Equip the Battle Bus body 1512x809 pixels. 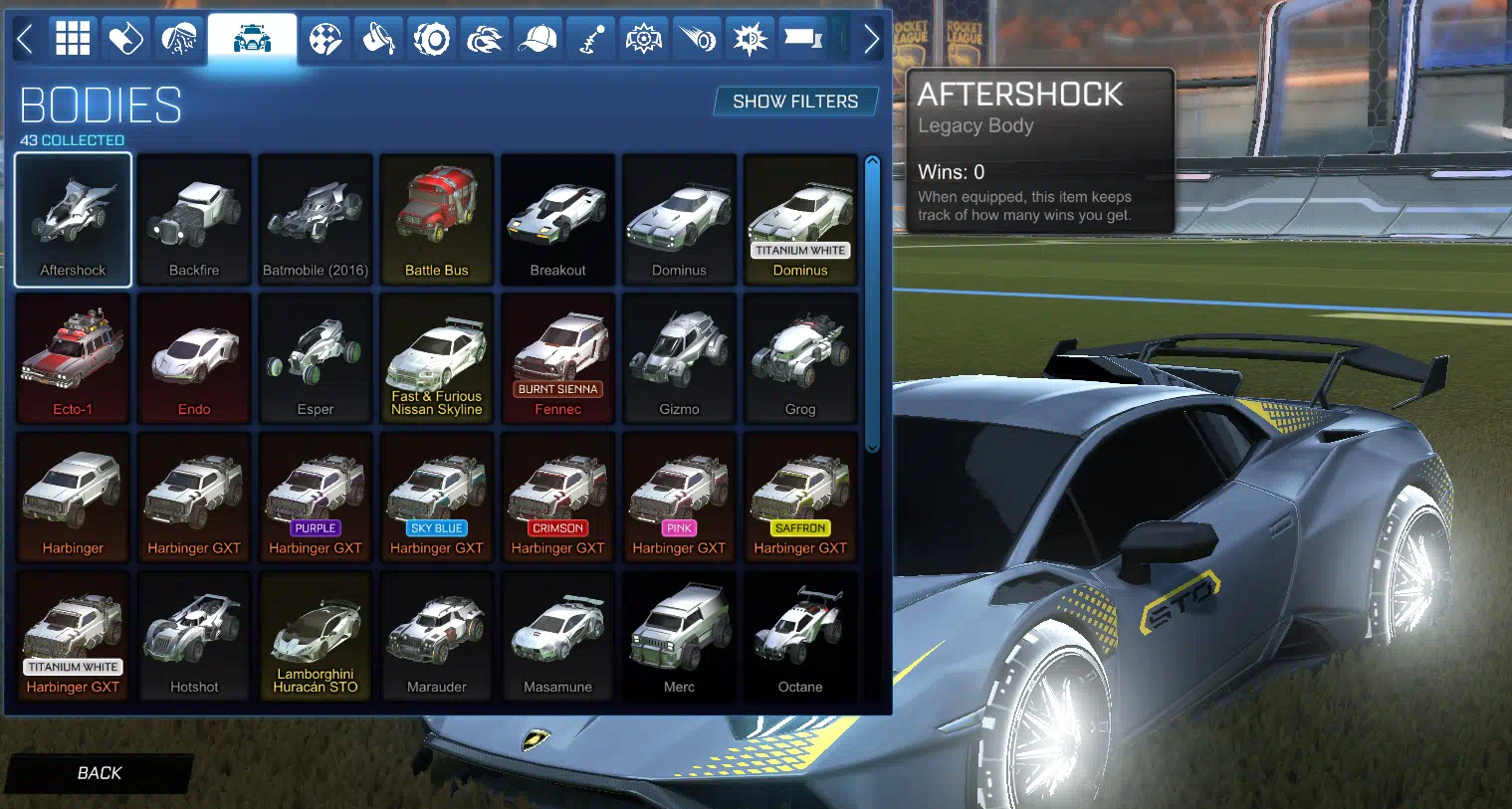pyautogui.click(x=437, y=220)
